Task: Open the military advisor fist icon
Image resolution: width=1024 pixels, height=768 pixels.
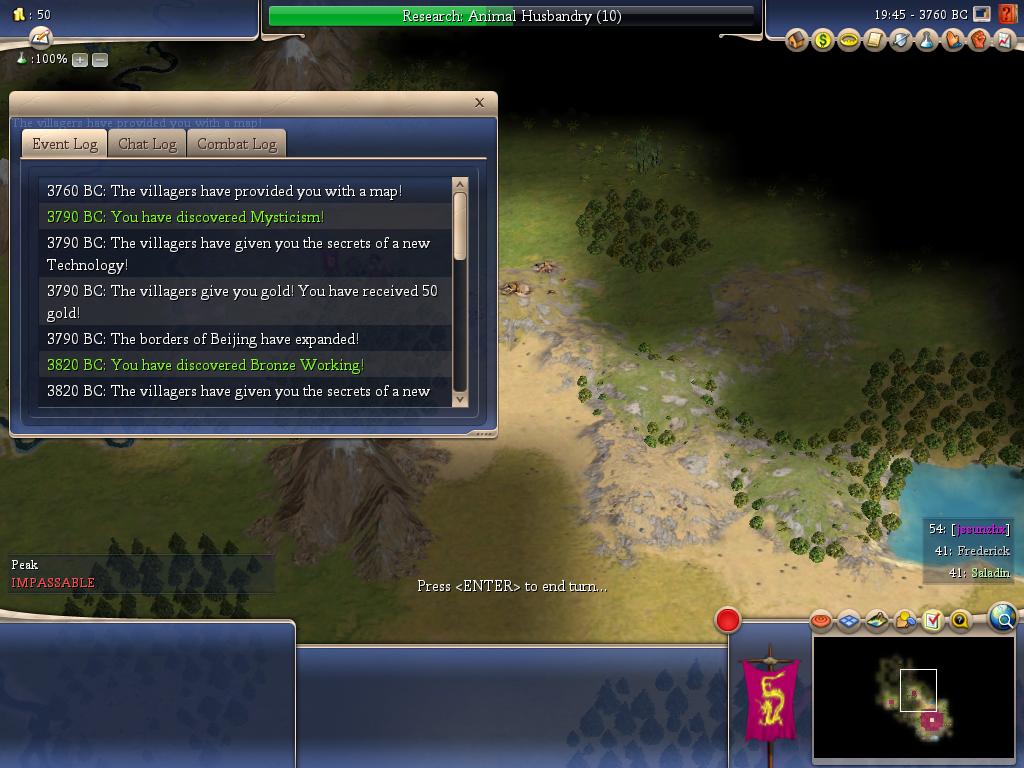Action: 978,40
